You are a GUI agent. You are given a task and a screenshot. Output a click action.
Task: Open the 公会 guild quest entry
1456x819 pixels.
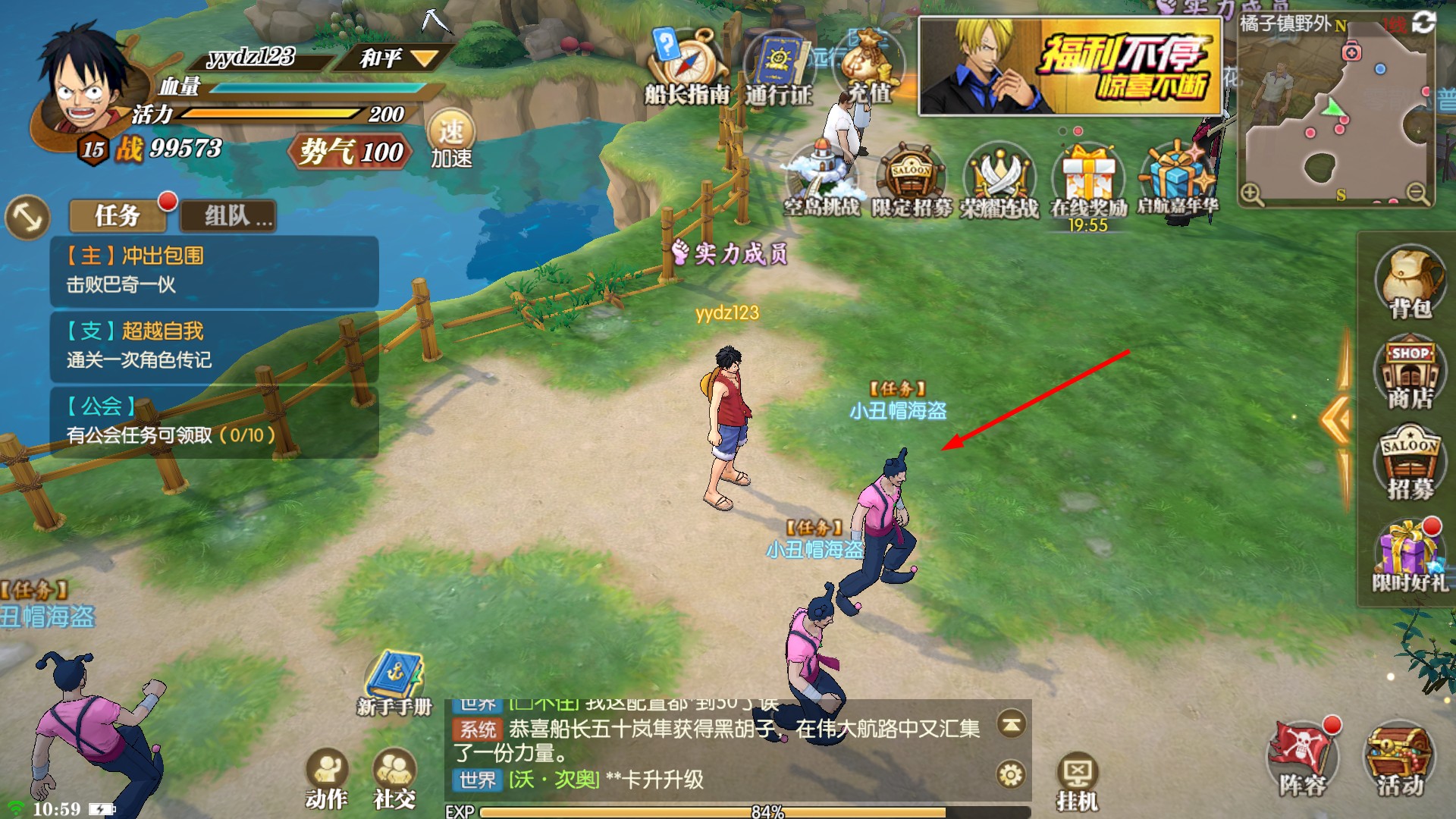tap(214, 420)
